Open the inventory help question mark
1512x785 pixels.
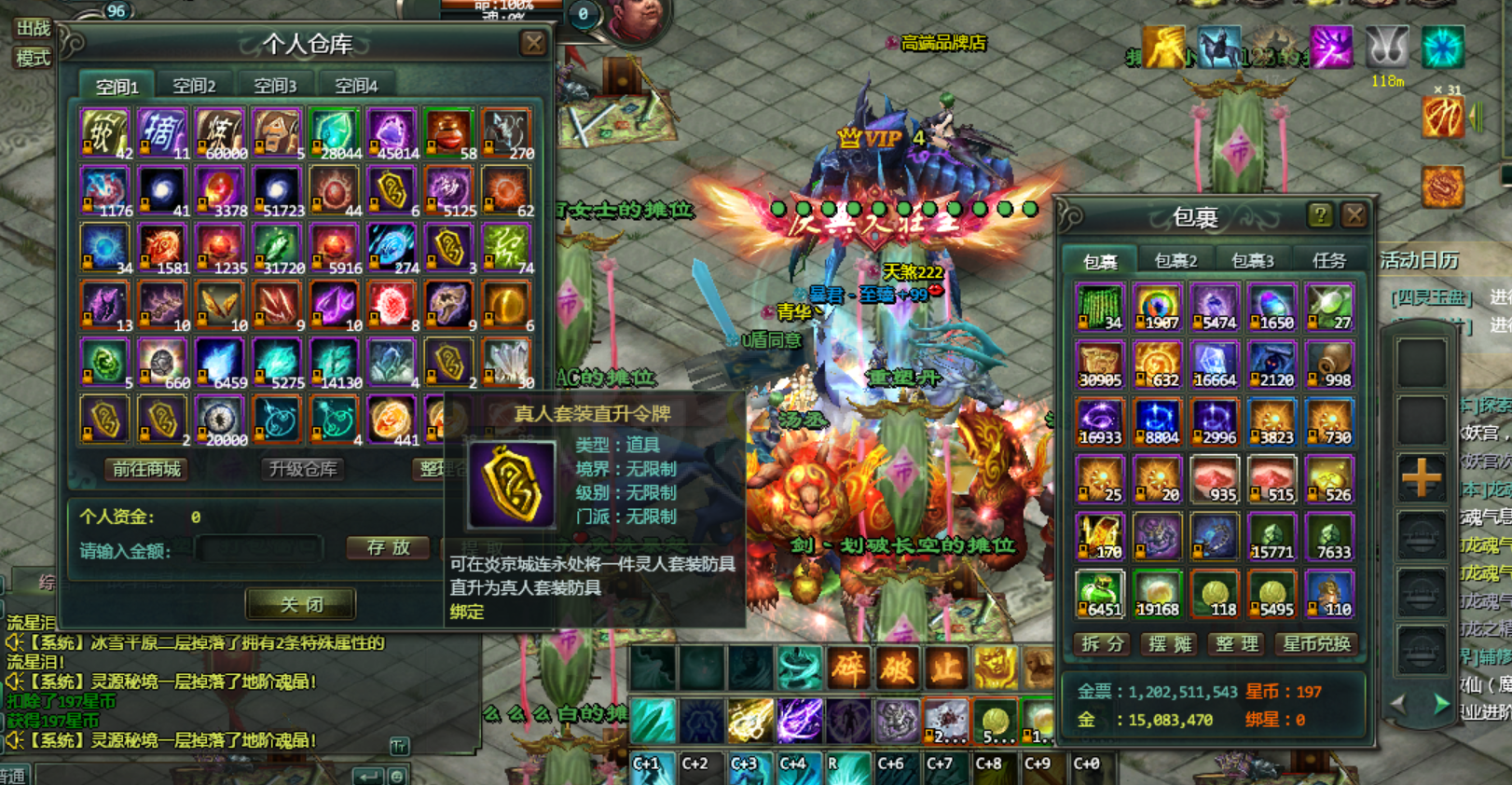point(1319,215)
